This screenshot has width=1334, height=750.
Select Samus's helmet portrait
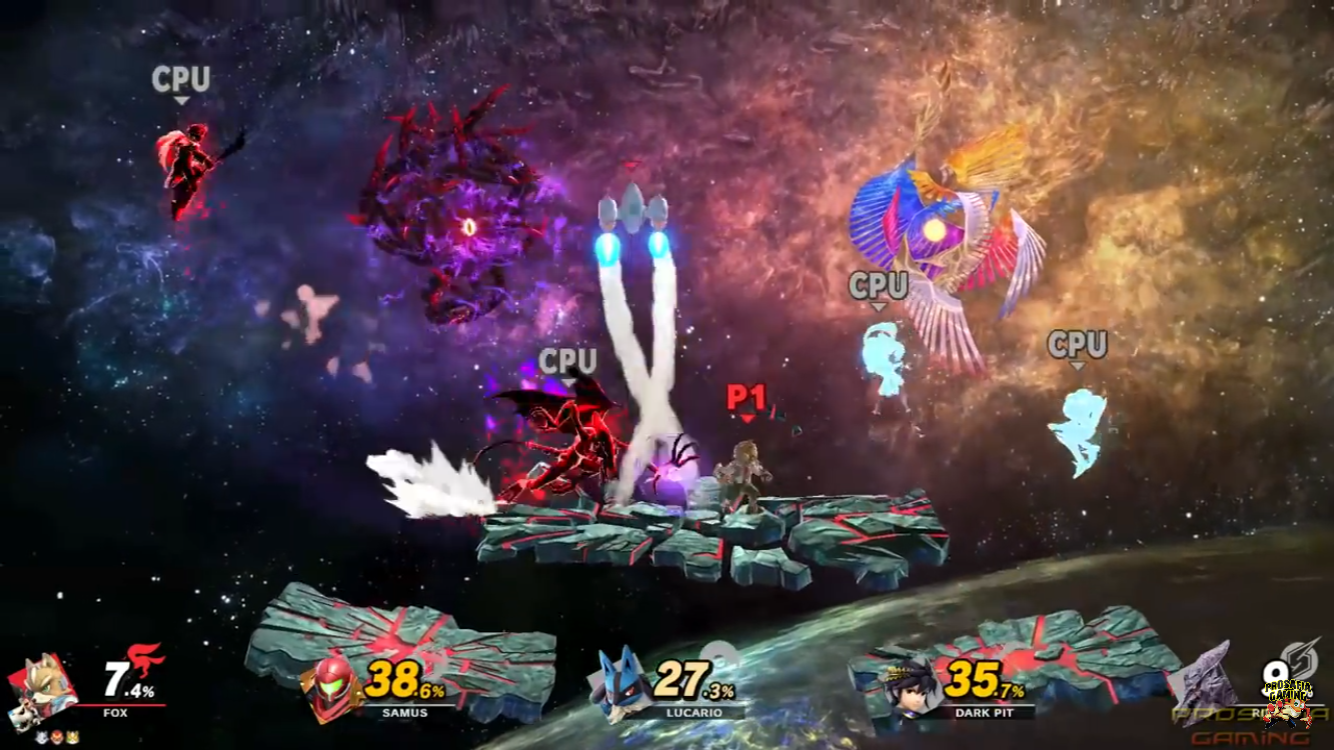coord(334,688)
